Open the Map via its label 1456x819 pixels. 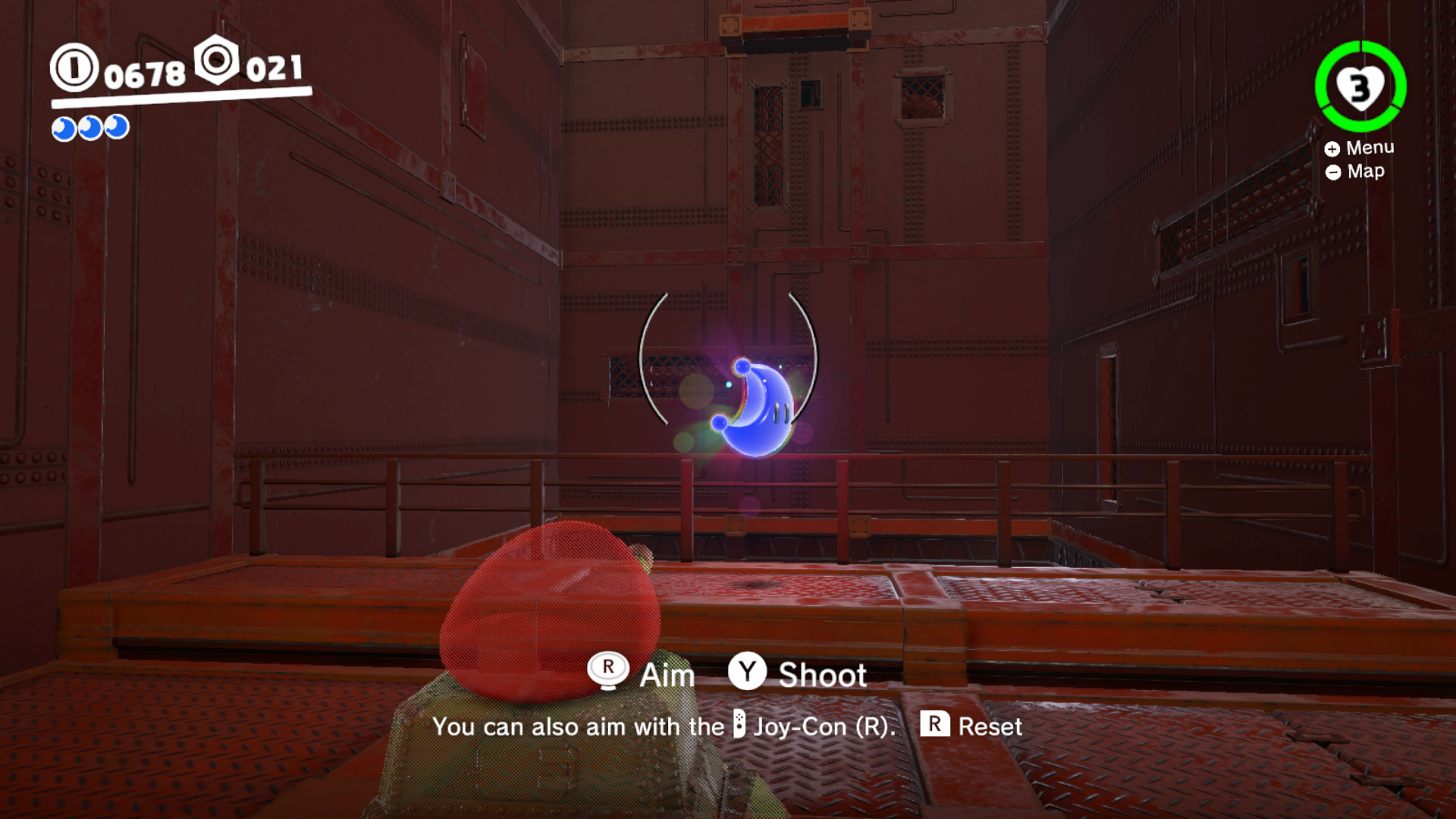(x=1365, y=171)
